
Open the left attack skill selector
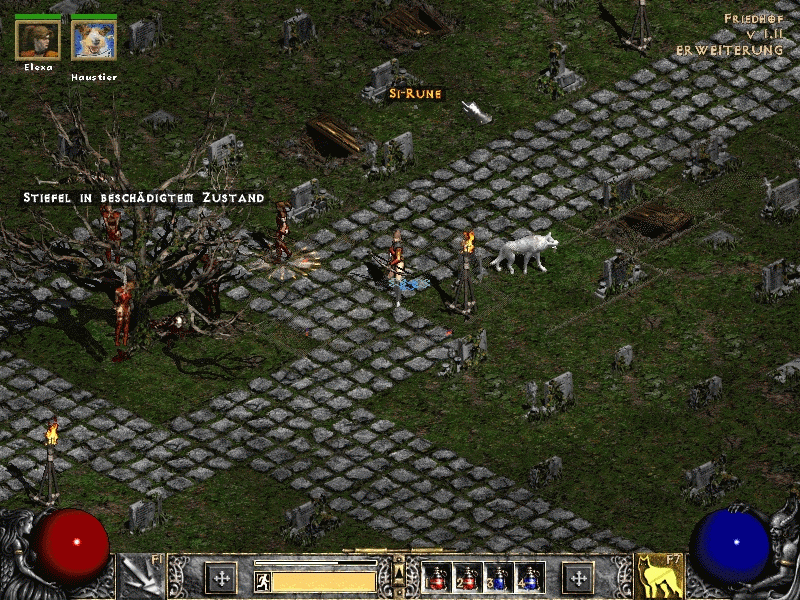[140, 577]
